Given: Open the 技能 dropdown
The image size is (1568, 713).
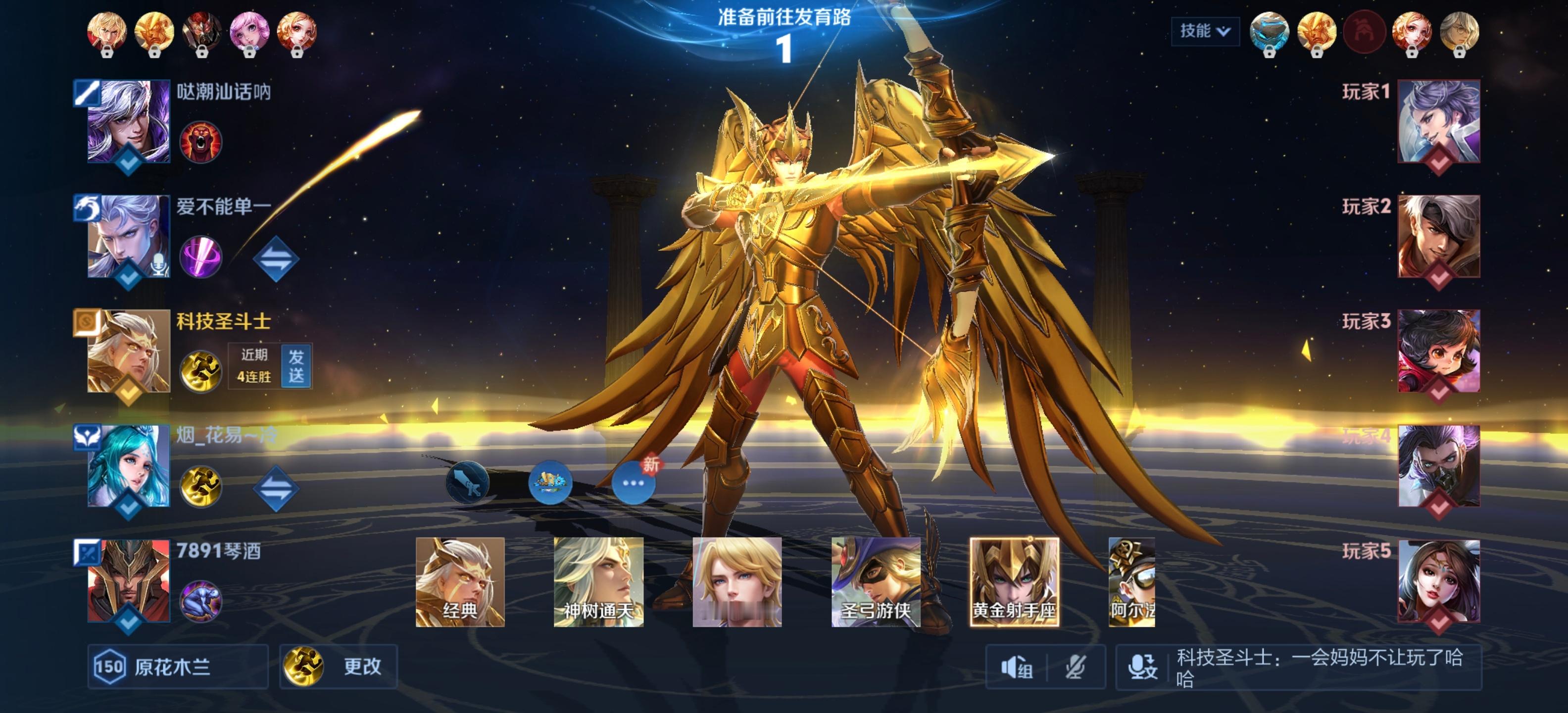Looking at the screenshot, I should pyautogui.click(x=1204, y=31).
